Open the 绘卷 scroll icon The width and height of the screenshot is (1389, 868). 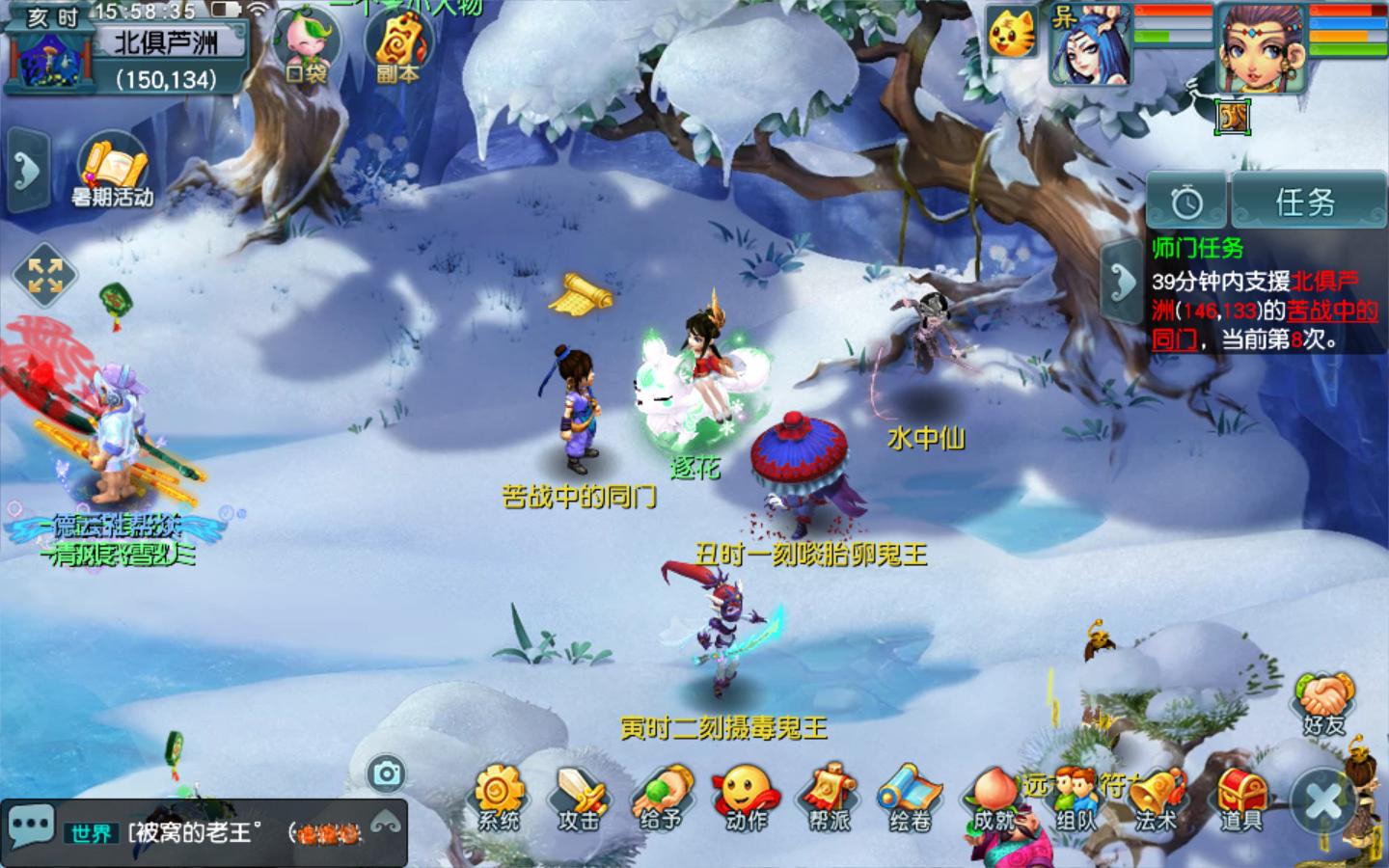(910, 797)
